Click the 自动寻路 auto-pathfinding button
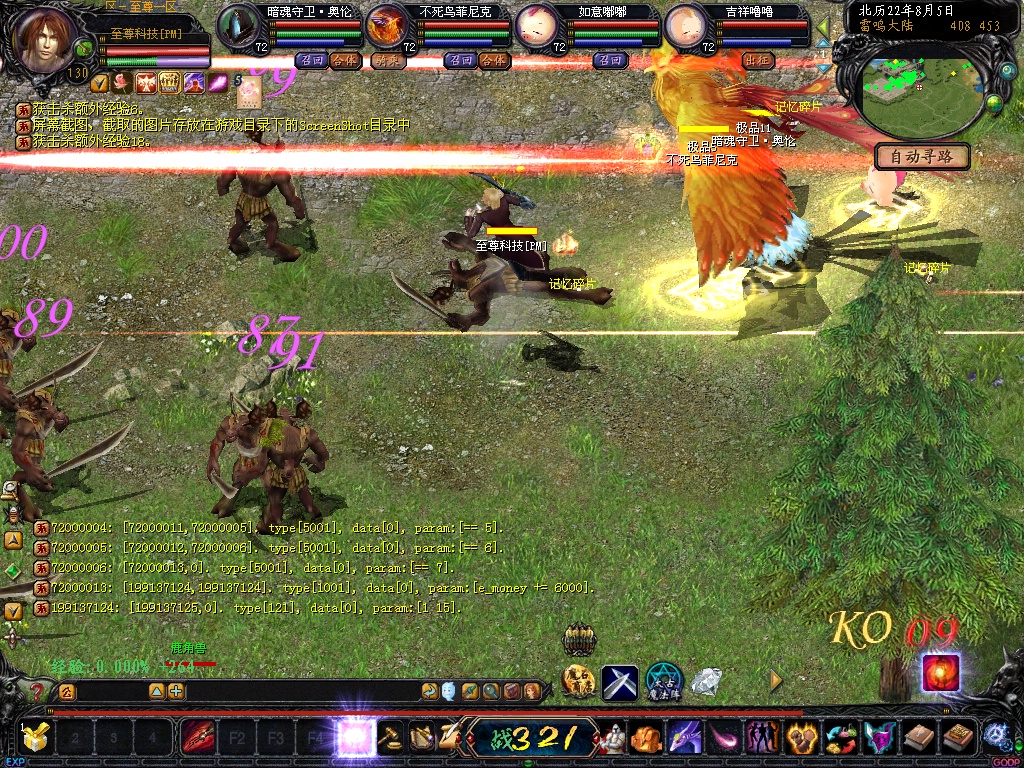This screenshot has height=768, width=1024. pyautogui.click(x=922, y=156)
